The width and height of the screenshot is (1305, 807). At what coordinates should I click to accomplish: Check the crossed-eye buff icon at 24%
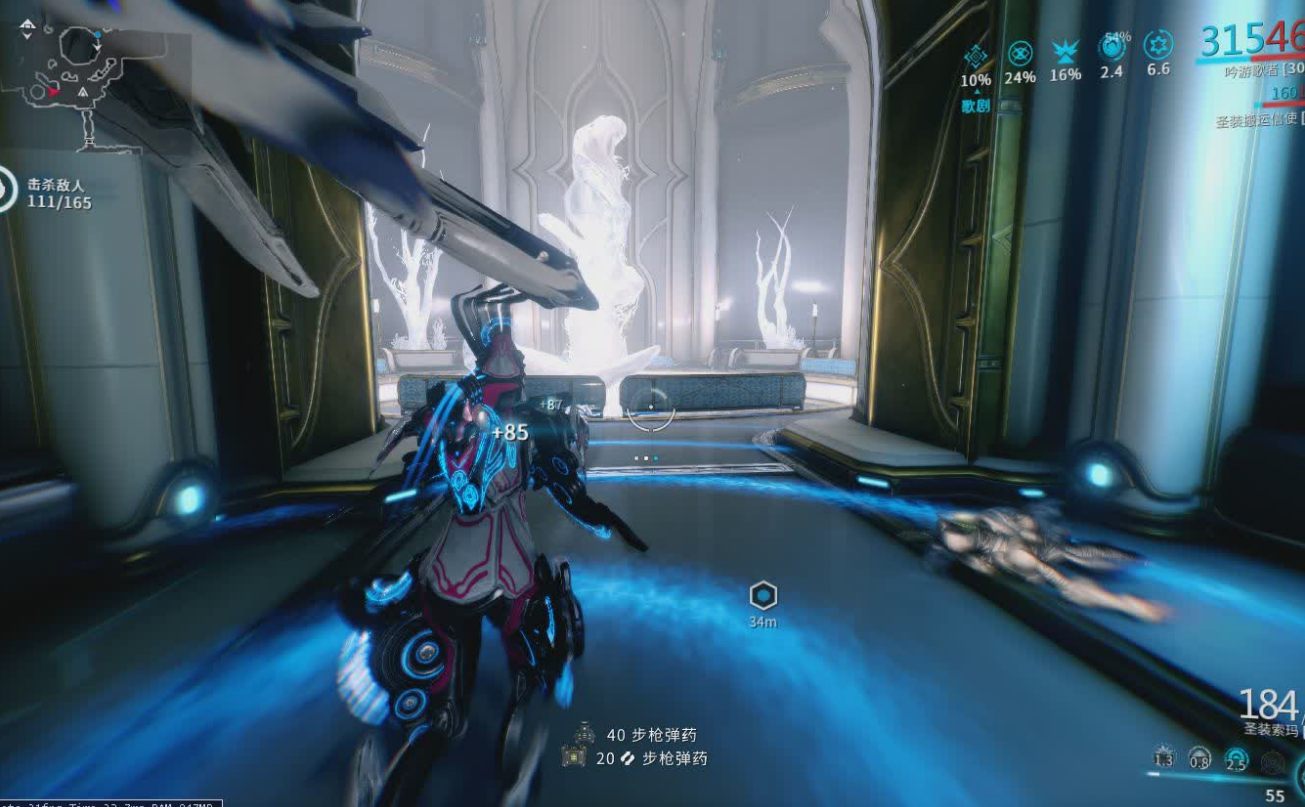tap(1019, 54)
